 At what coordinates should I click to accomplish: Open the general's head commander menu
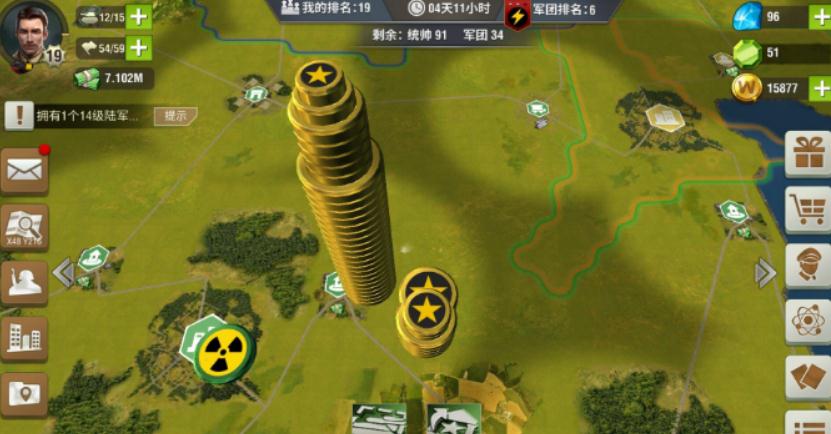808,265
